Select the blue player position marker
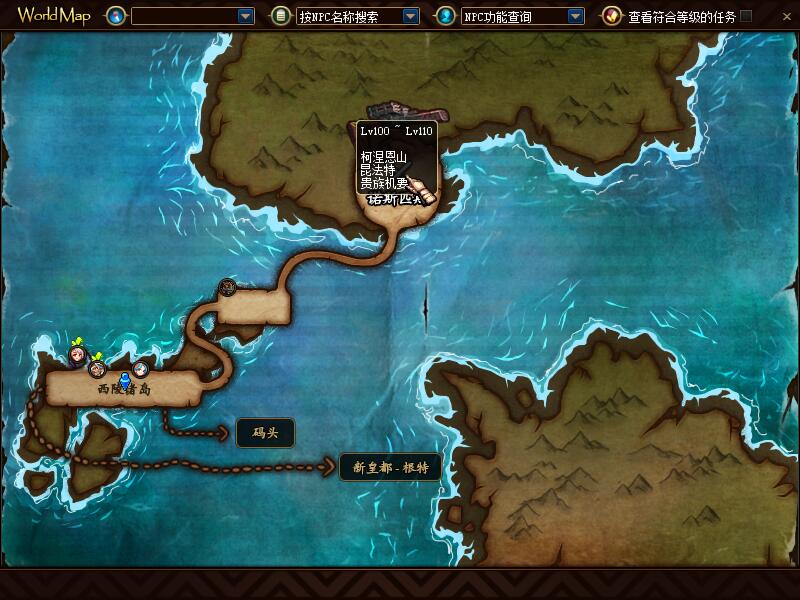 pyautogui.click(x=125, y=380)
